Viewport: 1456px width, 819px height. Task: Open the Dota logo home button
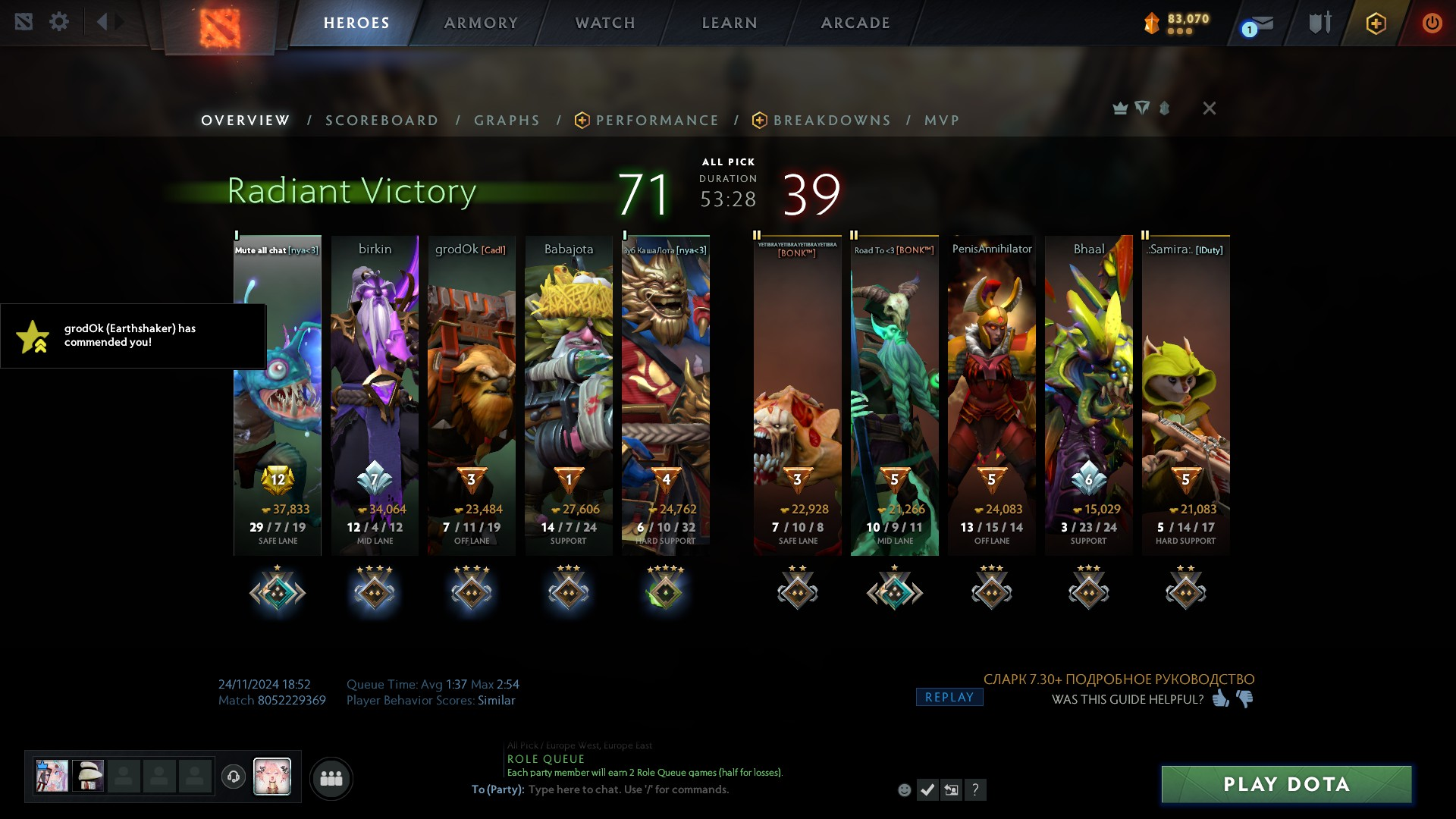(x=220, y=27)
